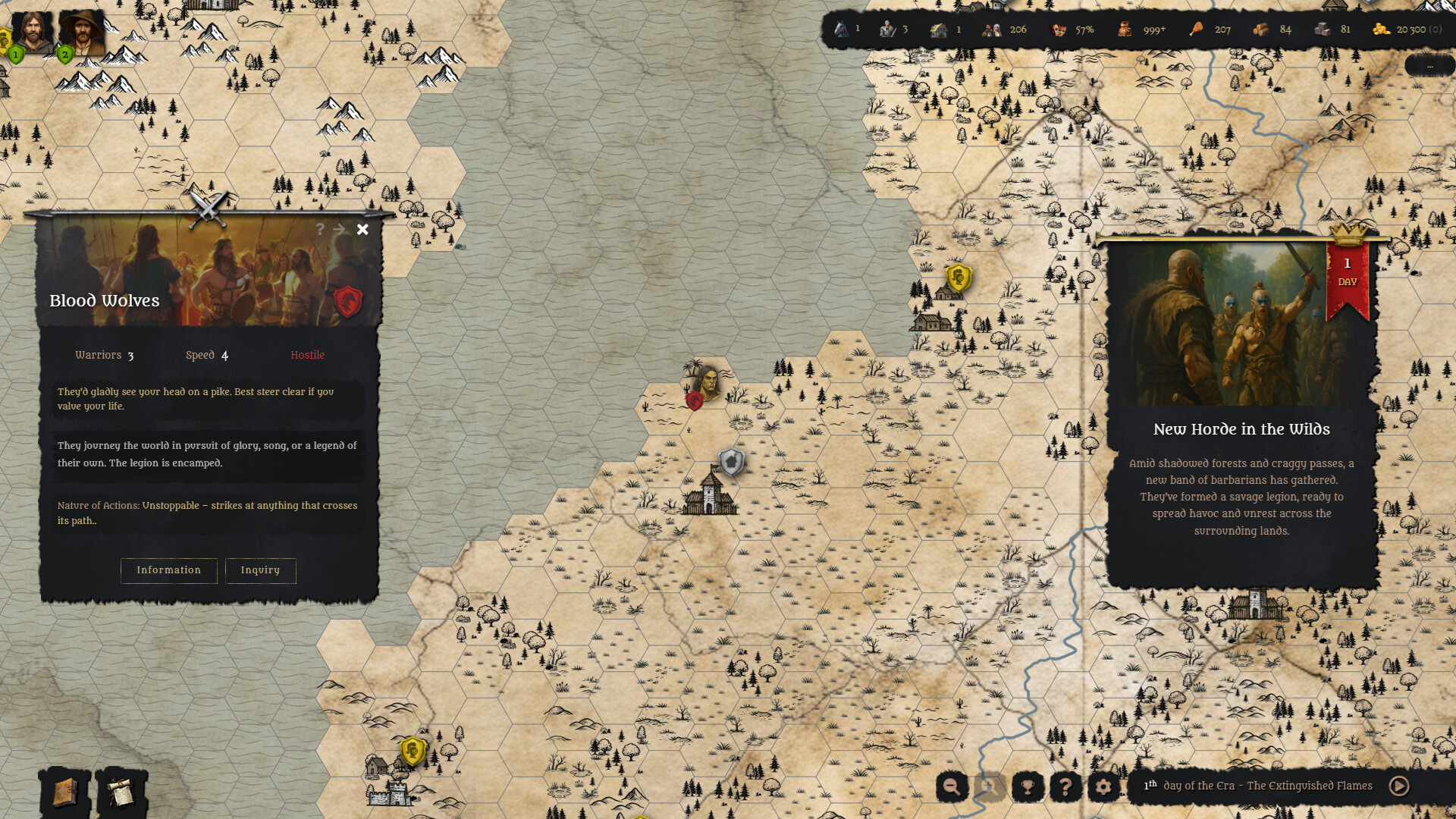Select the hat-wearing hero portrait numbered 2
1456x819 pixels.
click(81, 32)
